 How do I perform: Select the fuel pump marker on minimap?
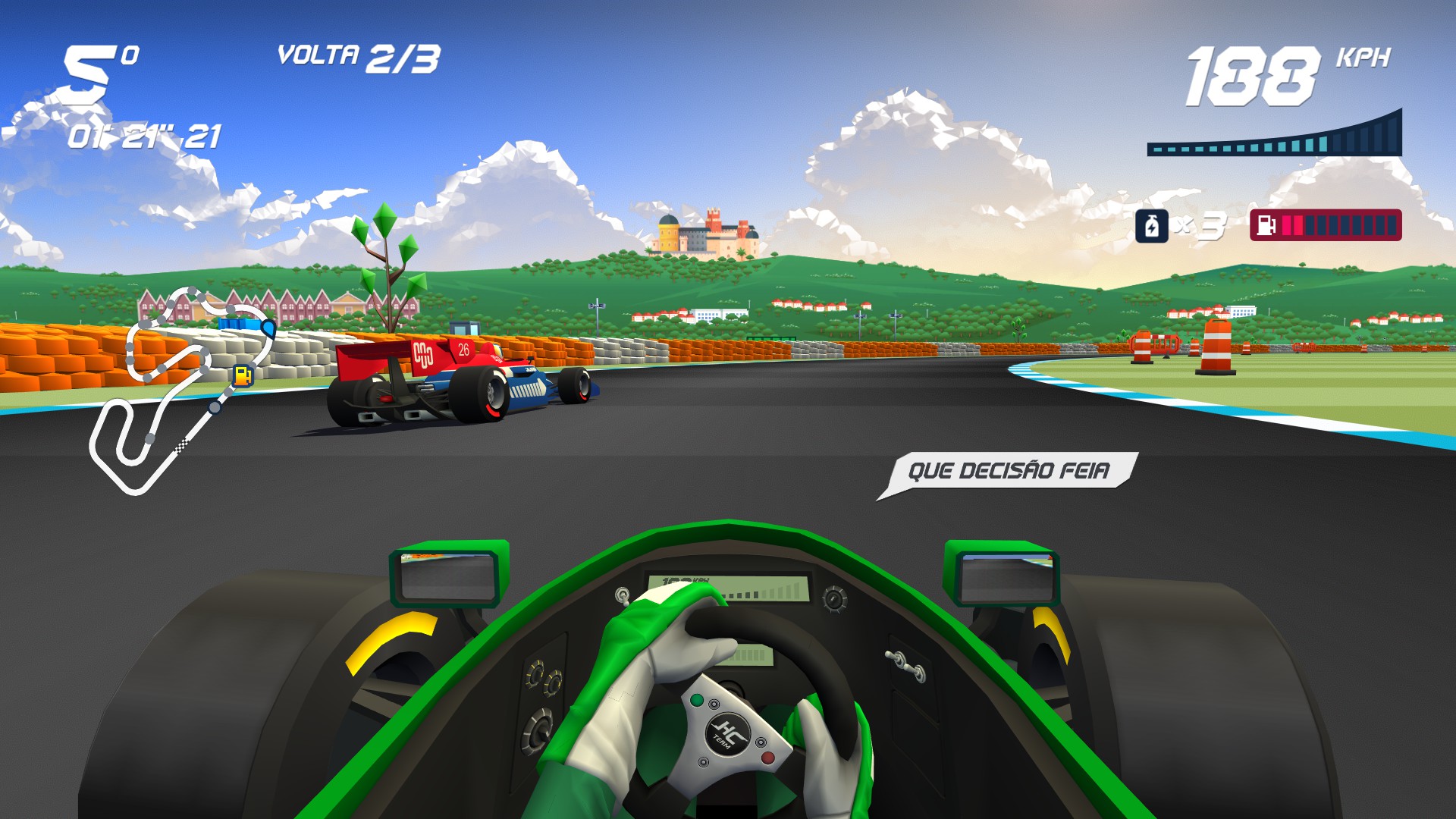click(243, 375)
